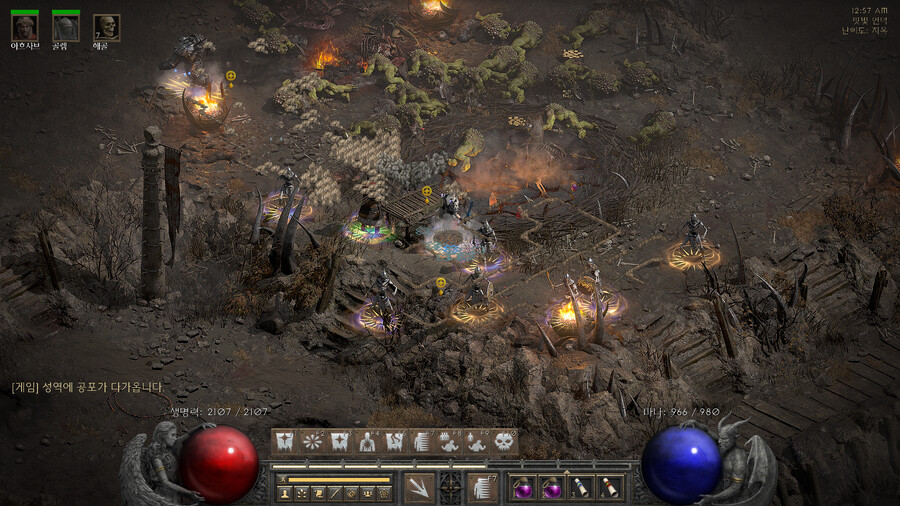Open the right-click skill selector marked F7

click(x=483, y=487)
